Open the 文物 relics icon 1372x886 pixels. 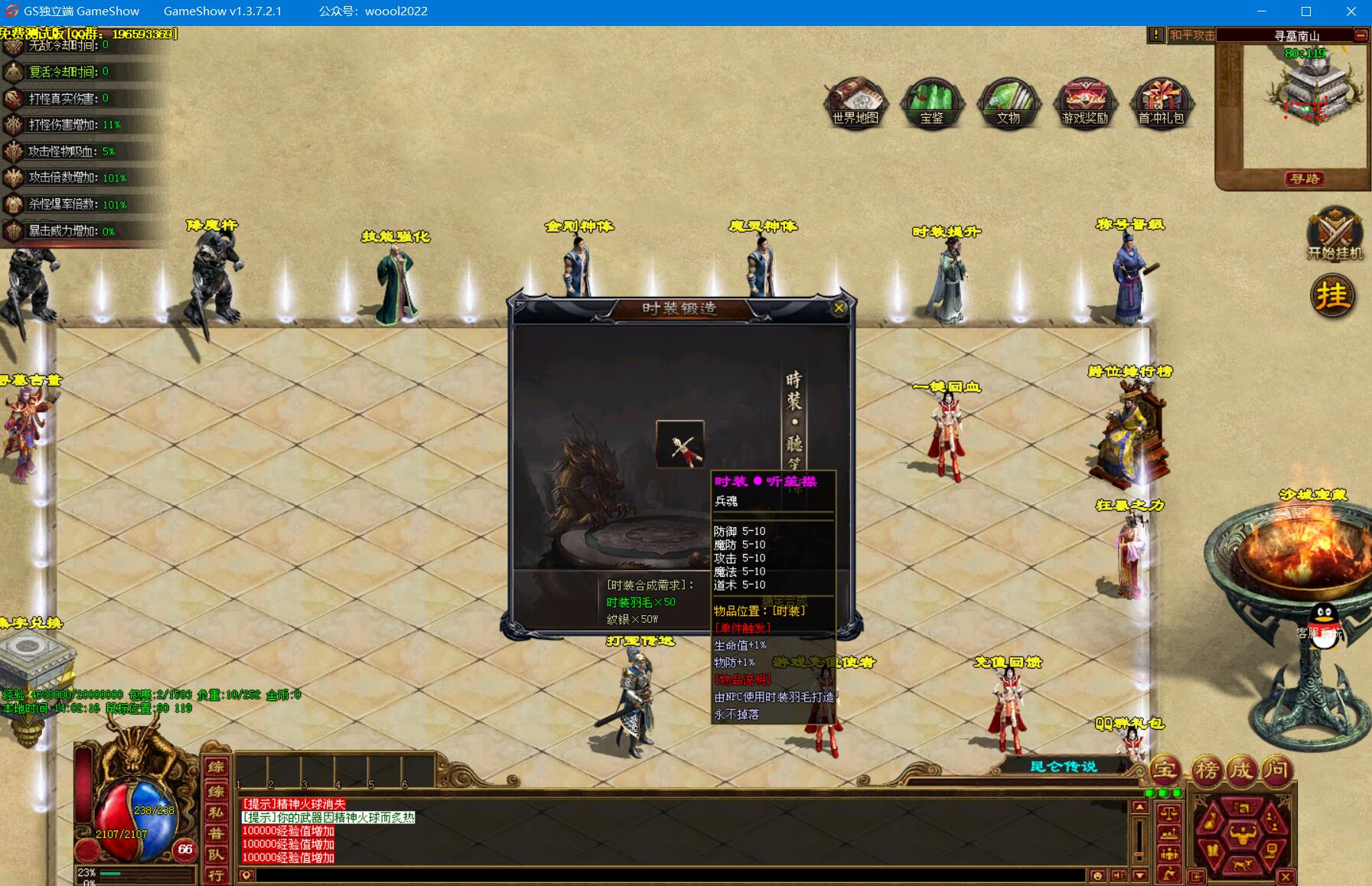pyautogui.click(x=1008, y=102)
